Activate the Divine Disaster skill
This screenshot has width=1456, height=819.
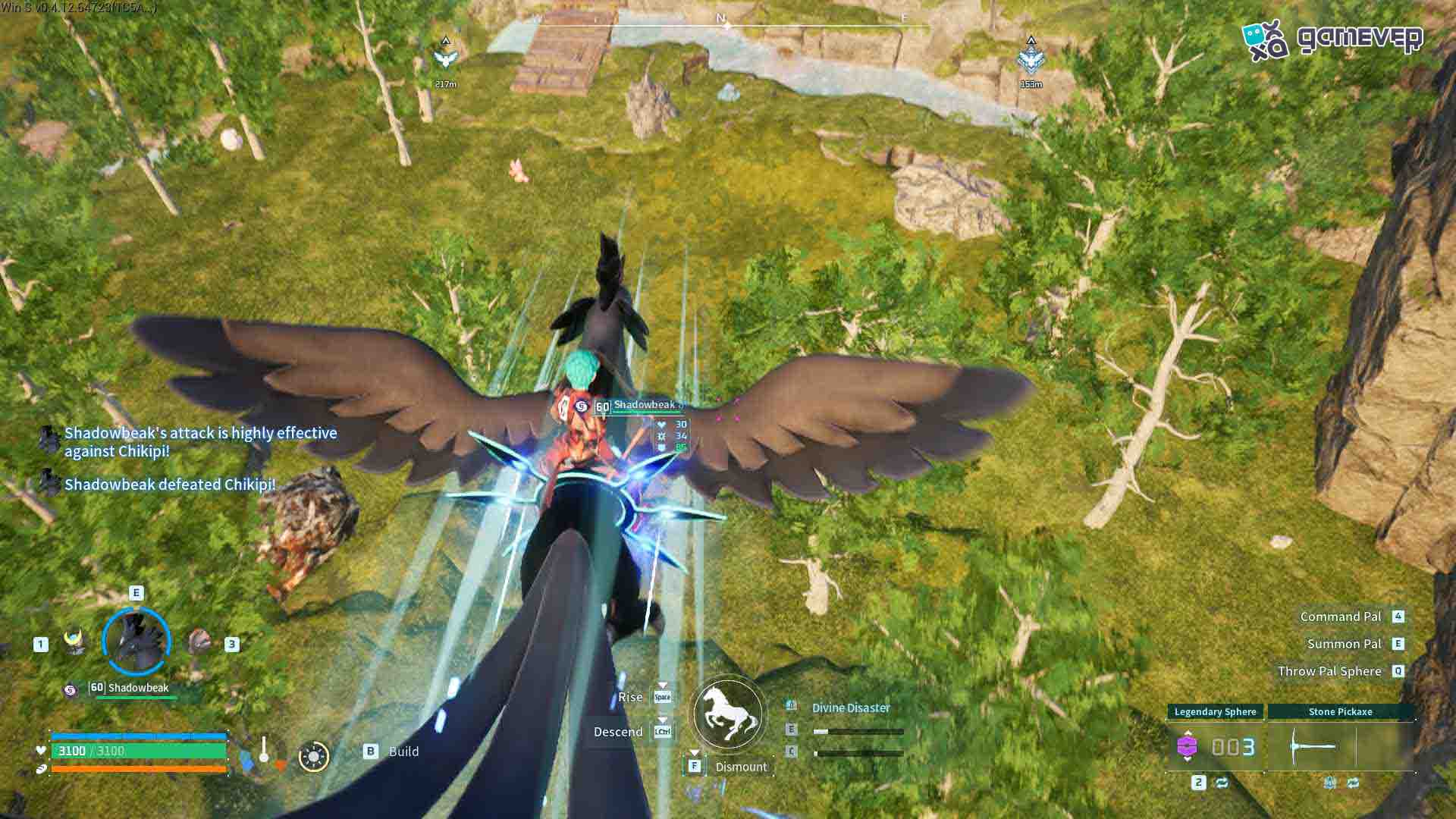[x=851, y=708]
